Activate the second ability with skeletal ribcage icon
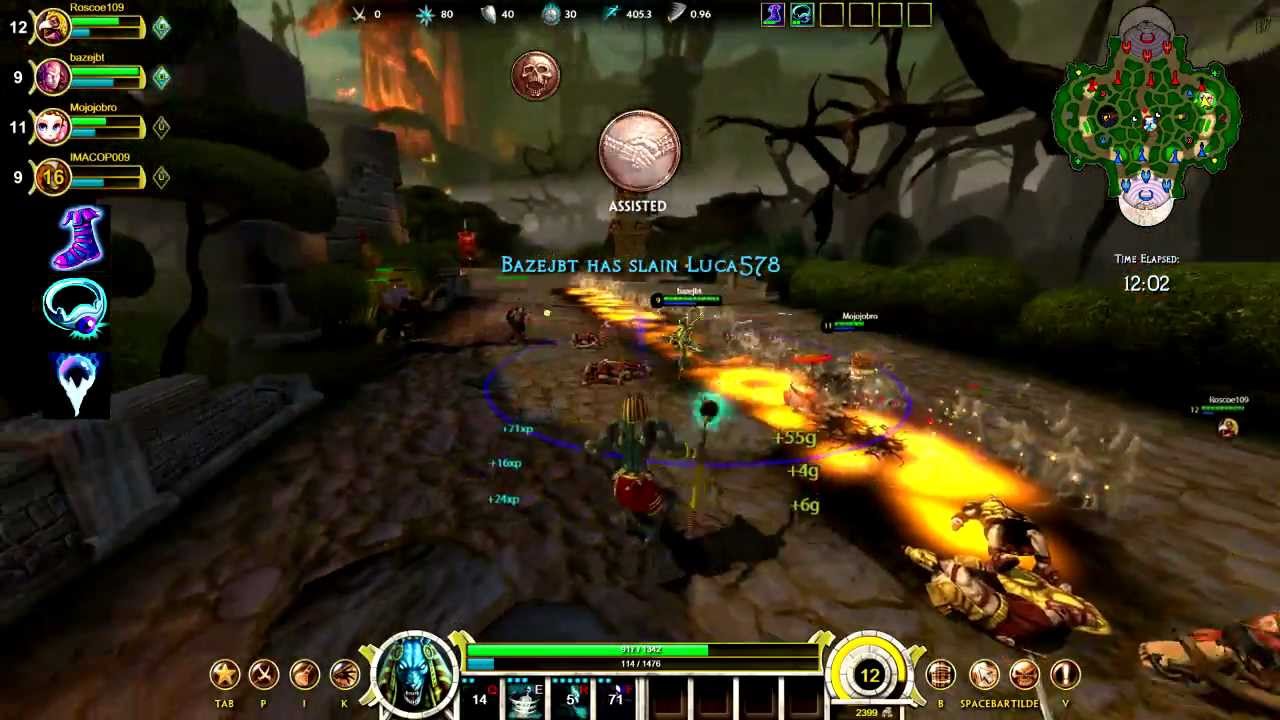1280x720 pixels. (x=525, y=699)
